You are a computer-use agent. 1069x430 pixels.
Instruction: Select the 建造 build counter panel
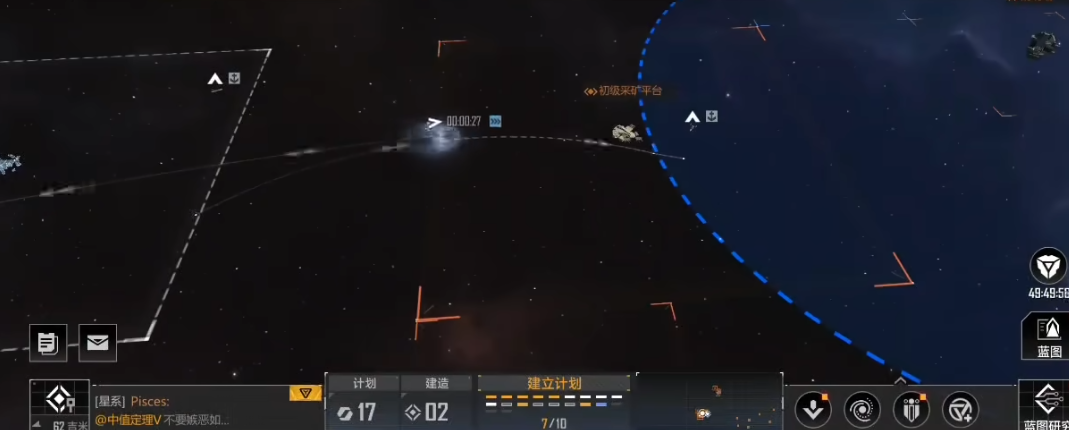click(437, 403)
